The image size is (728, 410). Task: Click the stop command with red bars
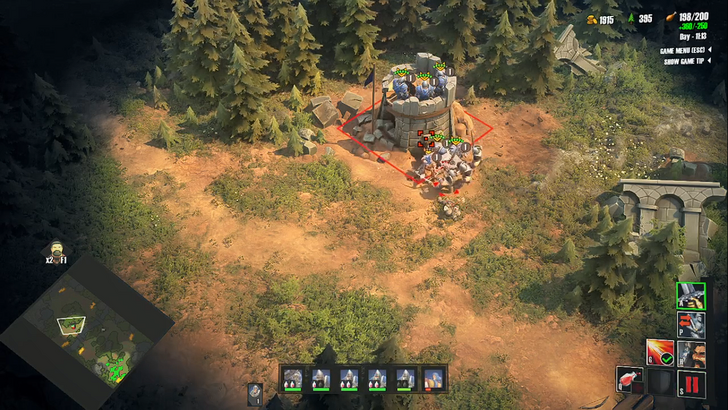[691, 381]
